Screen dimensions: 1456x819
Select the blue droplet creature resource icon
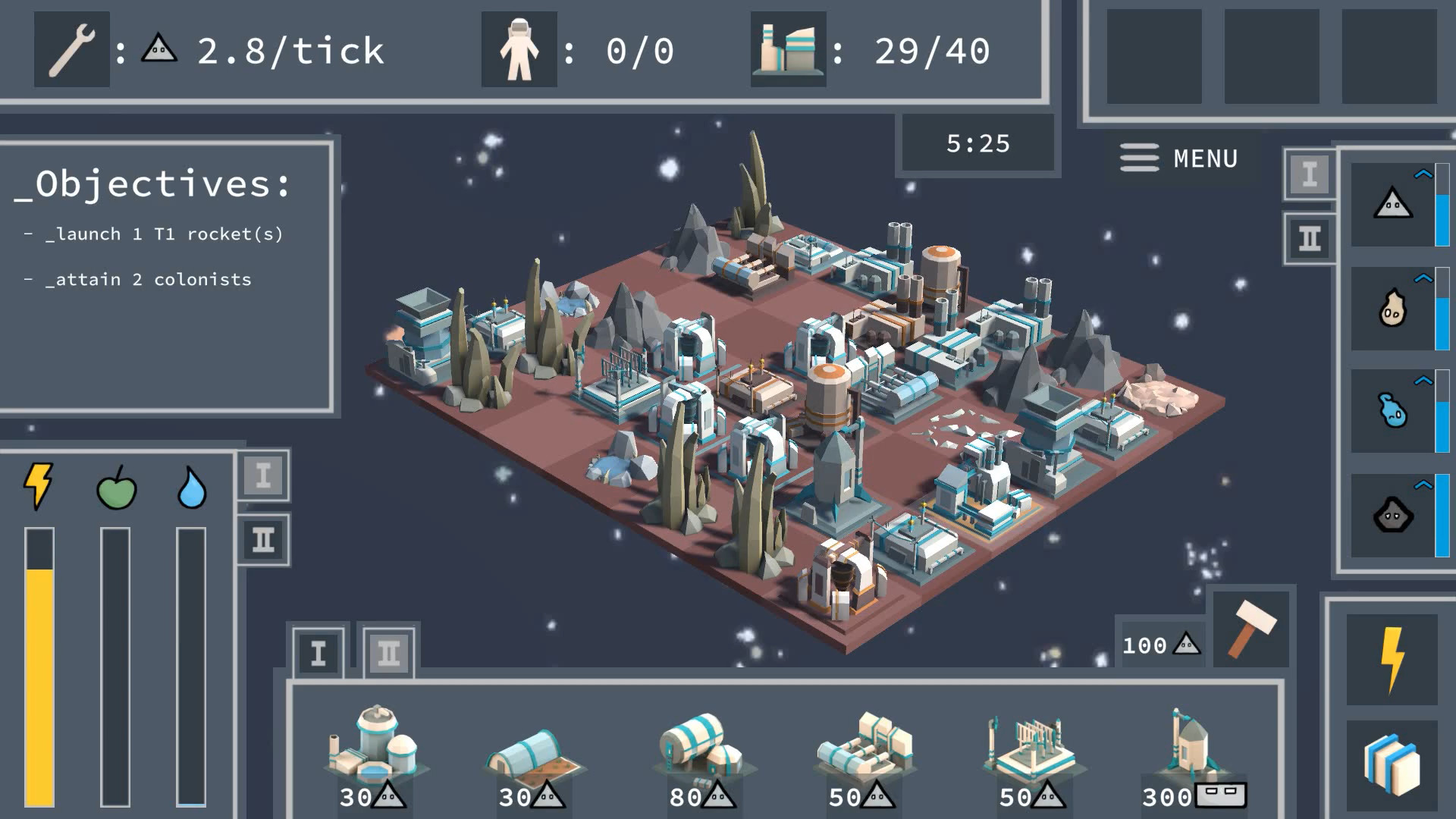pos(1393,411)
